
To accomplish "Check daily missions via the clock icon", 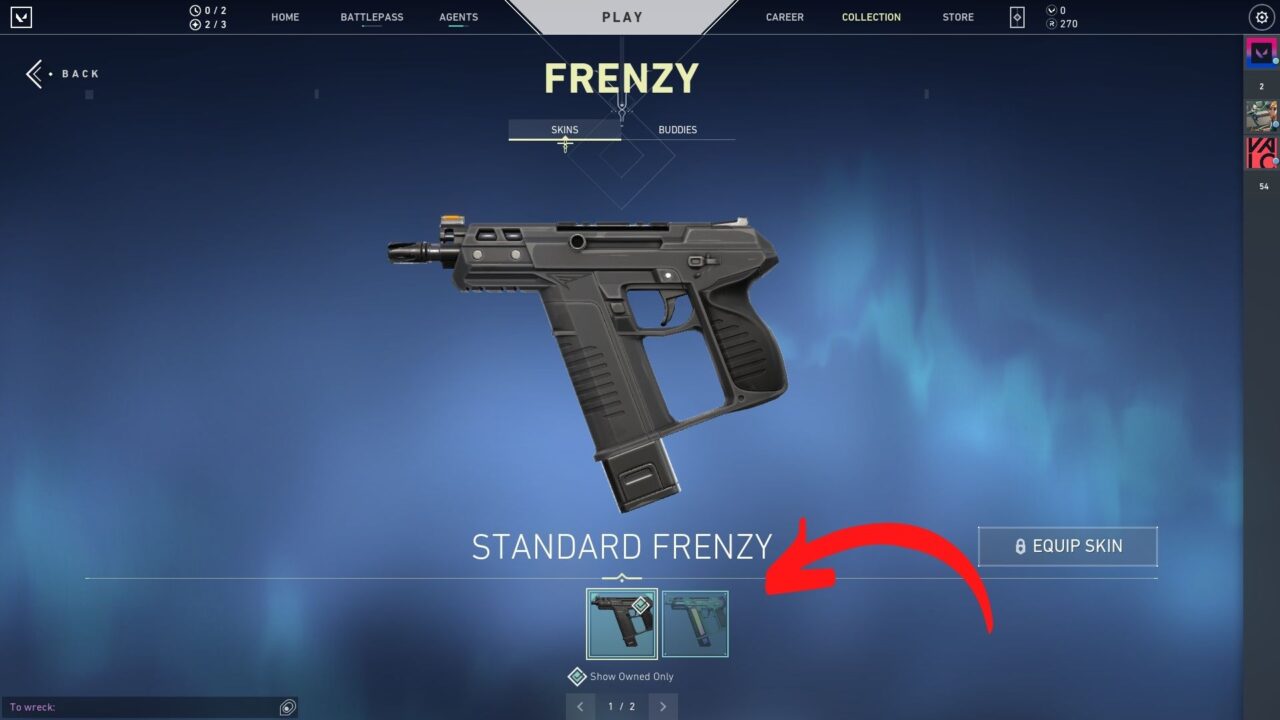I will pos(196,11).
